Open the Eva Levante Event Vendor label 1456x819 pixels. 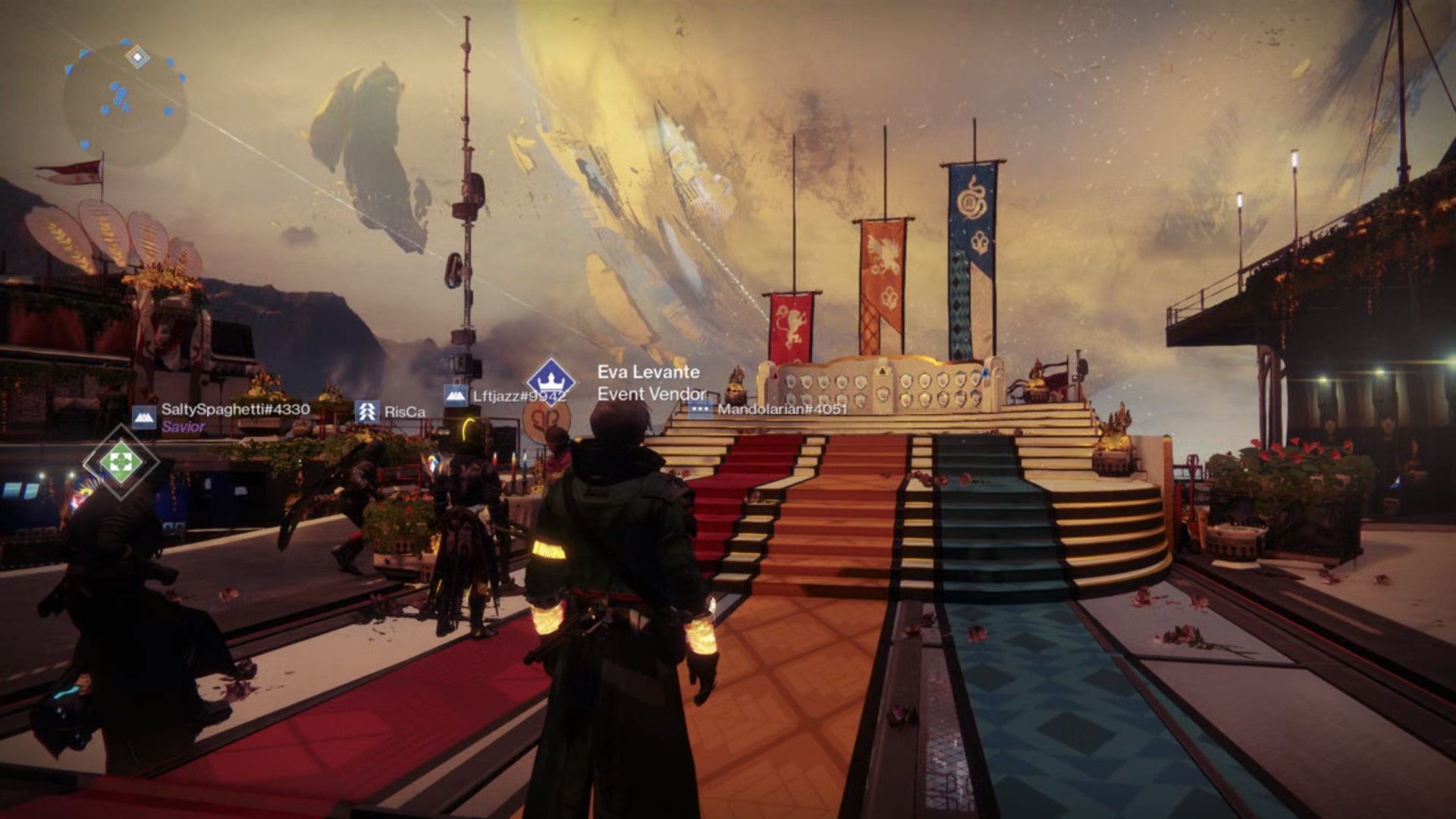650,373
